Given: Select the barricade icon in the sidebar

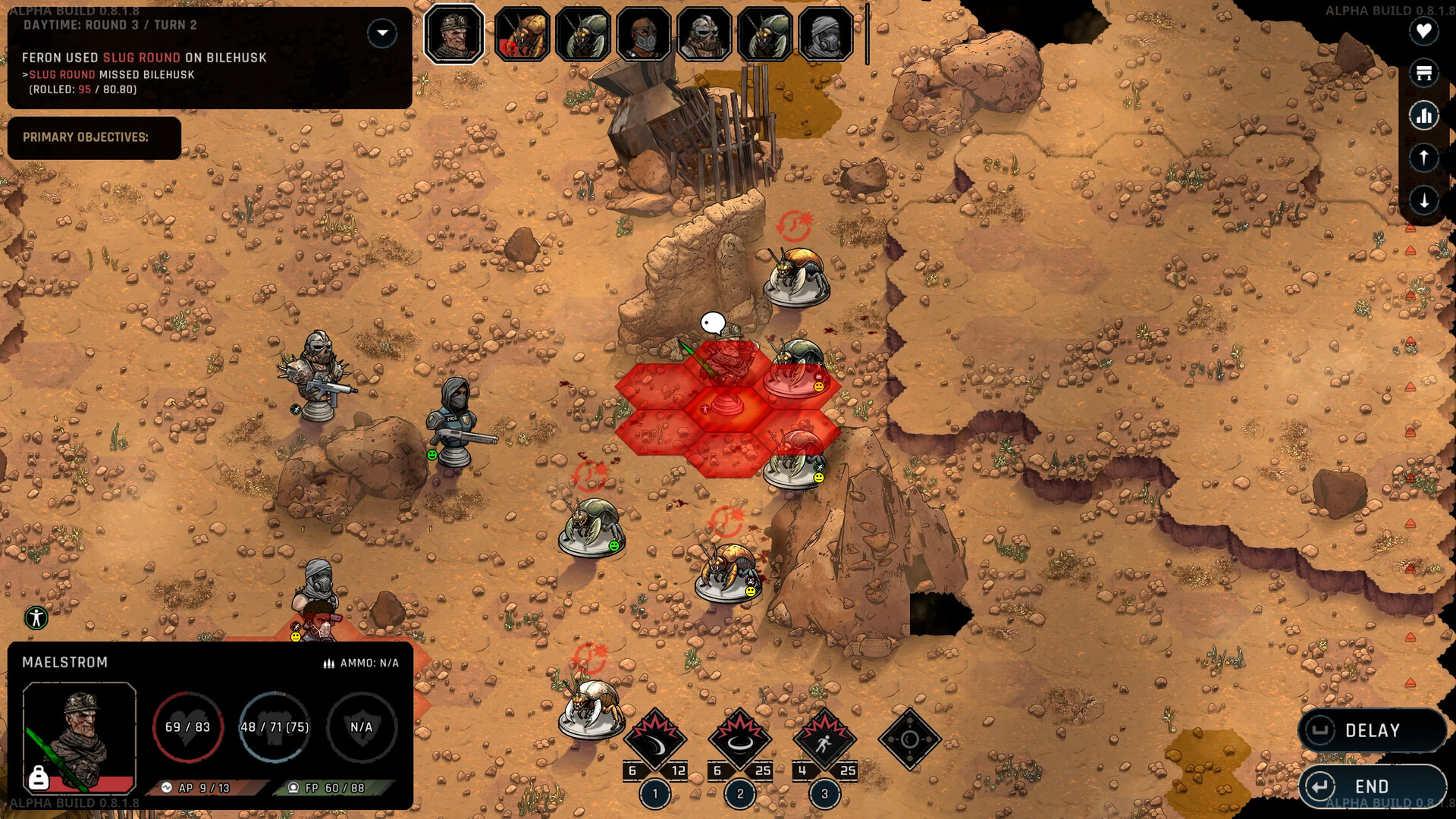Looking at the screenshot, I should coord(1424,74).
